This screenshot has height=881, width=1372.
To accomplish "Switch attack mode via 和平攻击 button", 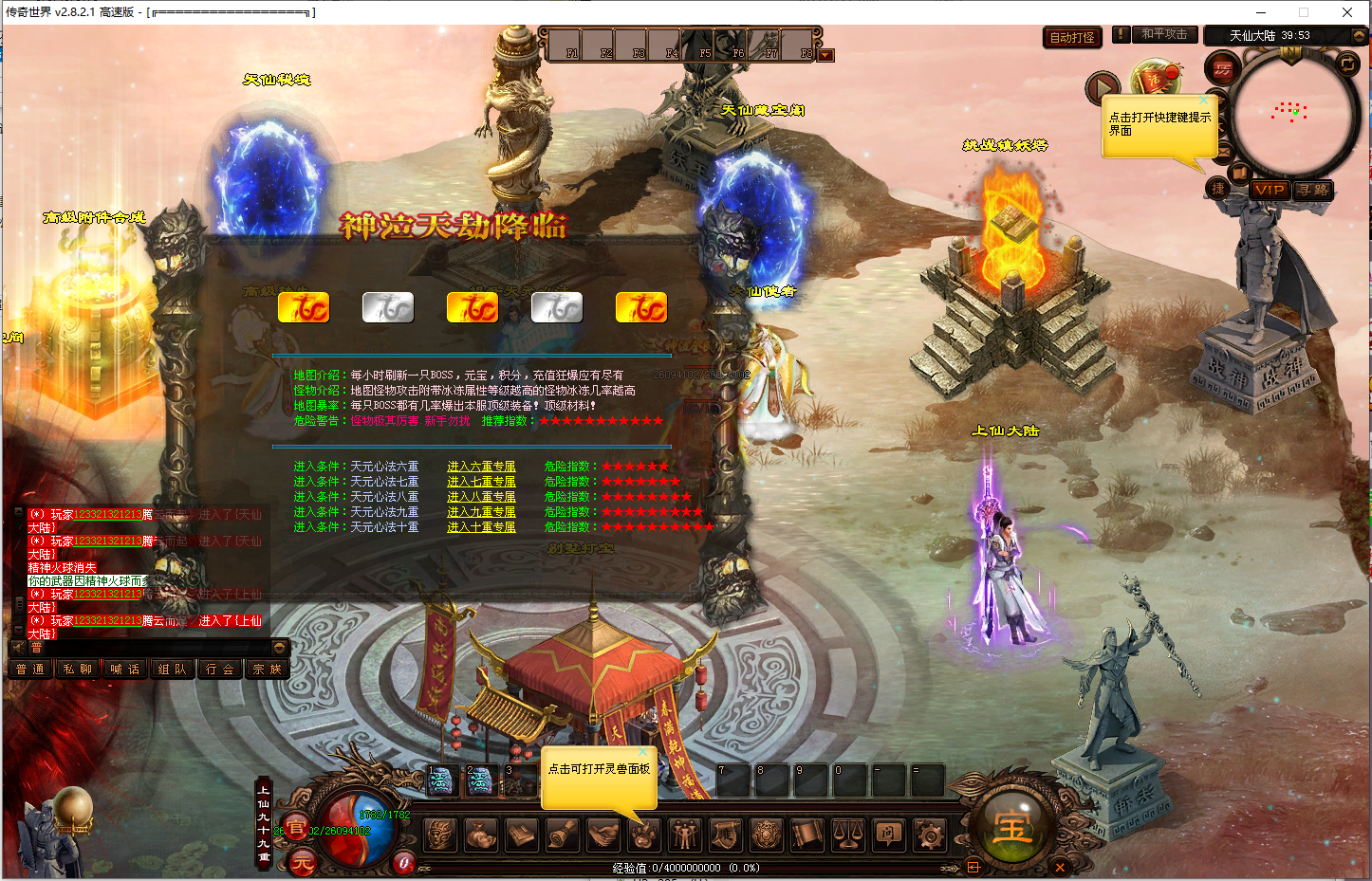I will pyautogui.click(x=1164, y=34).
